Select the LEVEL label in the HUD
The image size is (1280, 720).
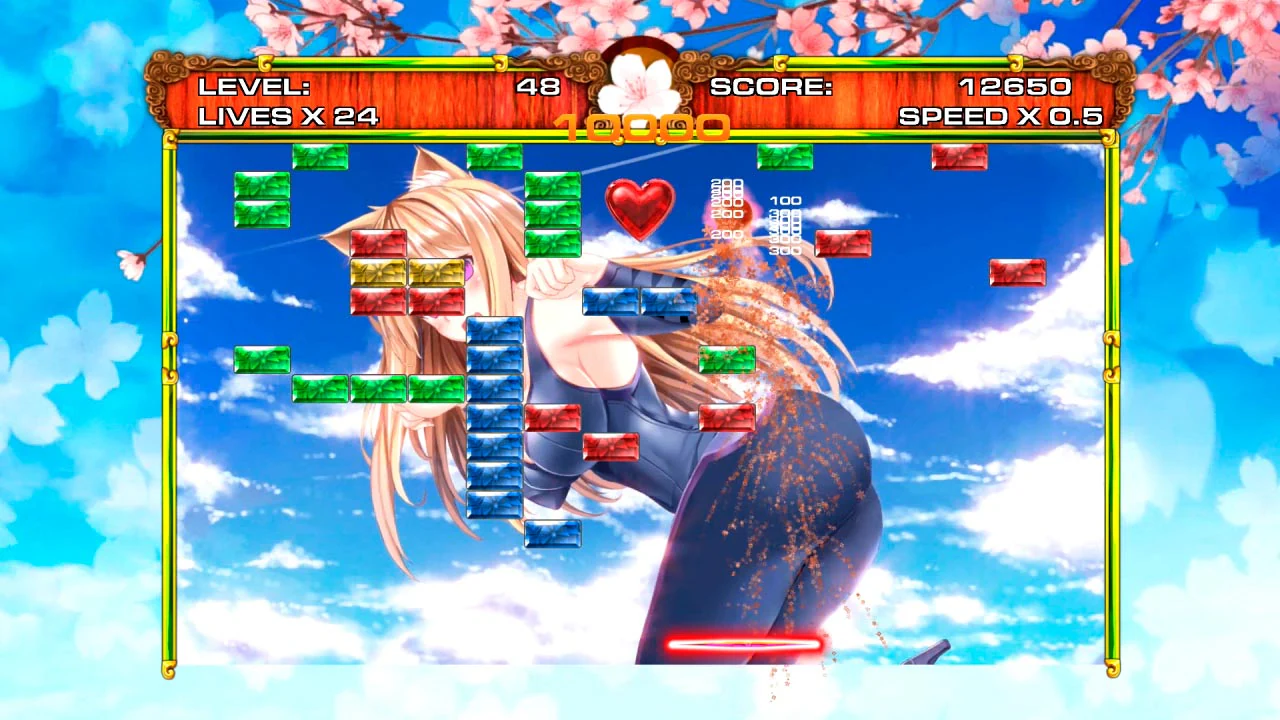coord(252,88)
